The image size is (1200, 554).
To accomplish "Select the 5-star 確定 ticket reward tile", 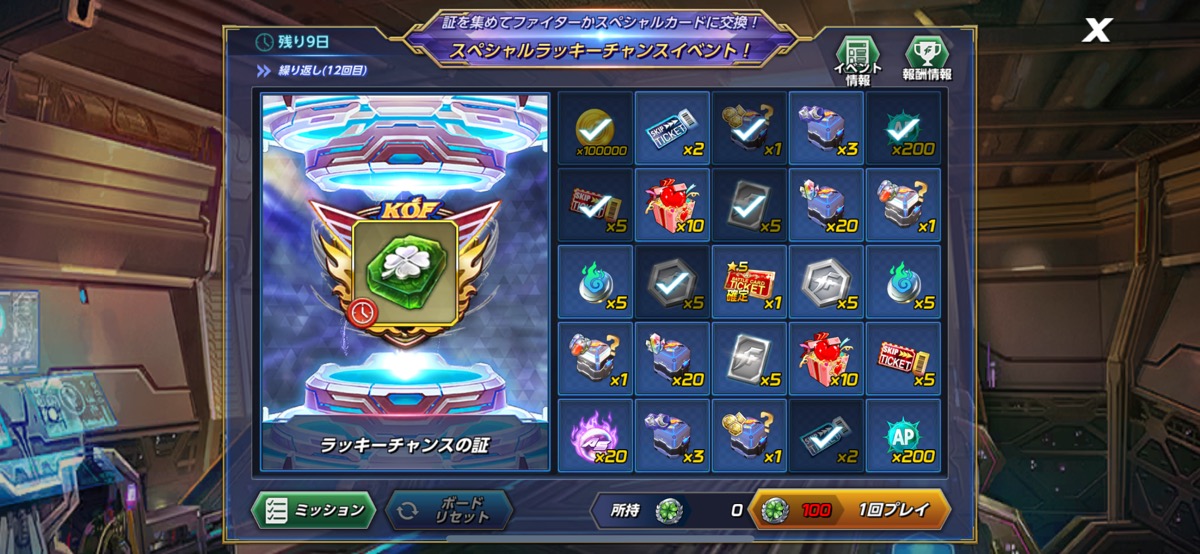I will (x=749, y=283).
